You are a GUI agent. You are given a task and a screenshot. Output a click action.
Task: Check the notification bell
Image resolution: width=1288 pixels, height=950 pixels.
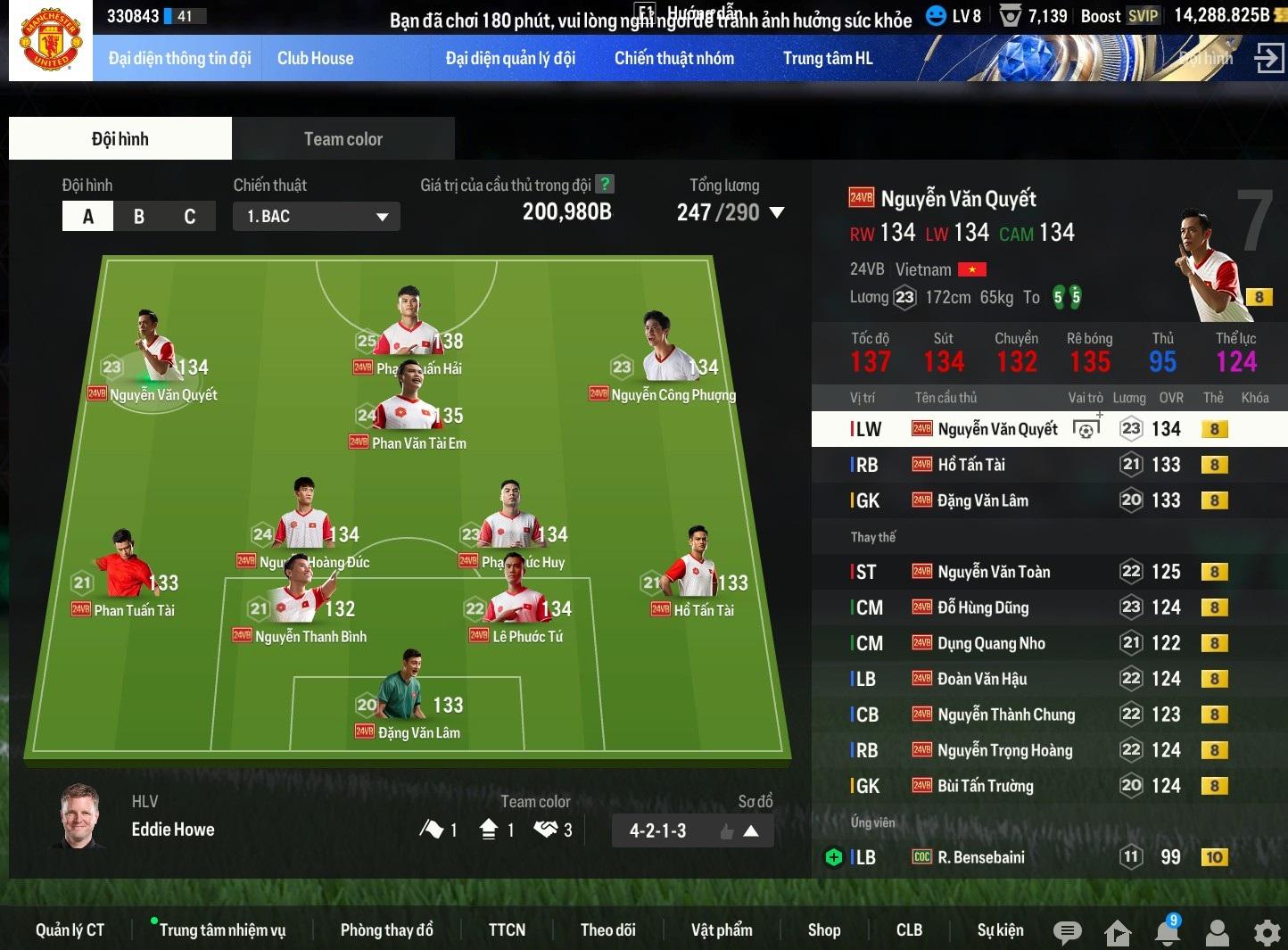click(x=1167, y=932)
